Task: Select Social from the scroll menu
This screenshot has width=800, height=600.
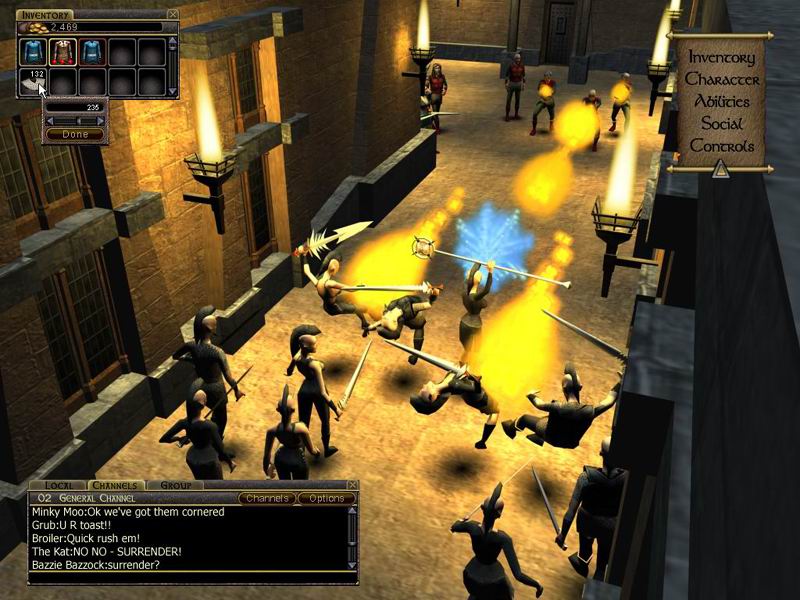Action: coord(721,123)
